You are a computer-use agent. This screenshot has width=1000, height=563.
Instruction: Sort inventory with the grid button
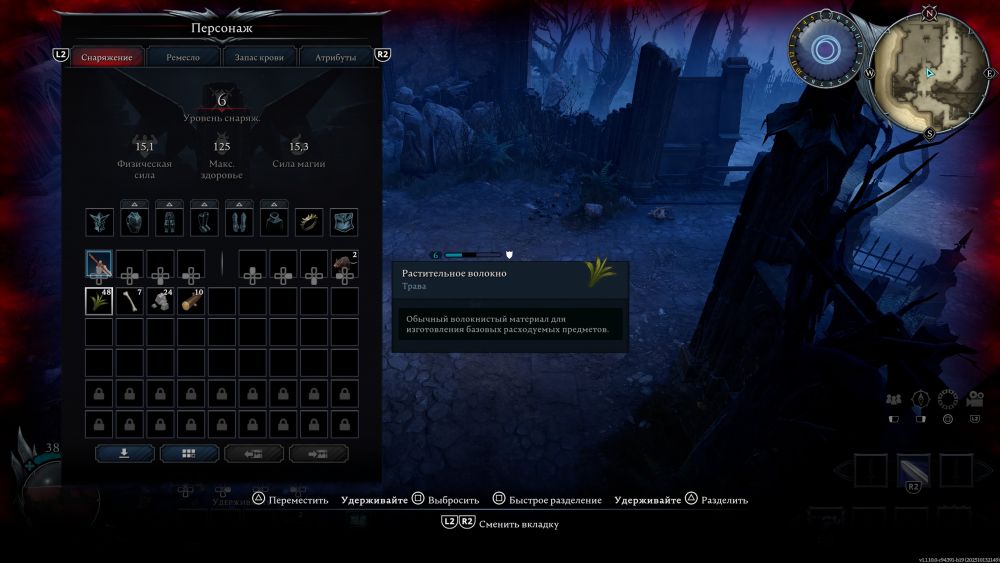pyautogui.click(x=189, y=453)
